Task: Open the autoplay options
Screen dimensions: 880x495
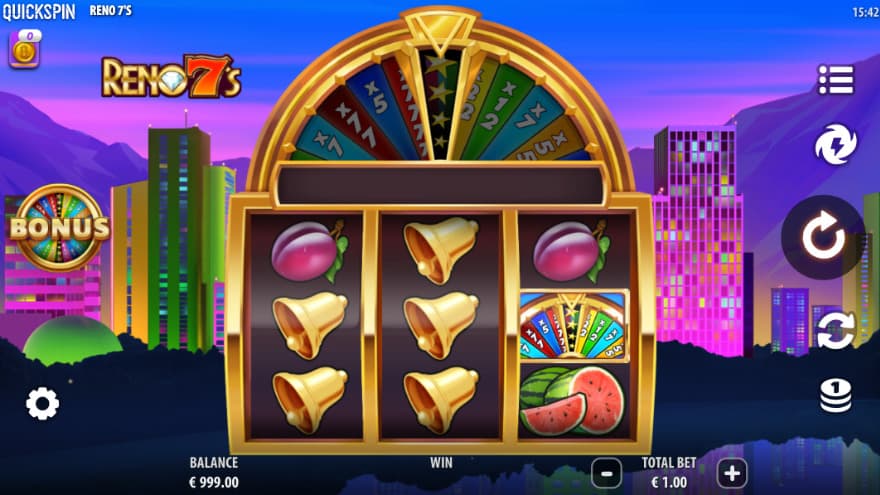Action: click(x=835, y=330)
